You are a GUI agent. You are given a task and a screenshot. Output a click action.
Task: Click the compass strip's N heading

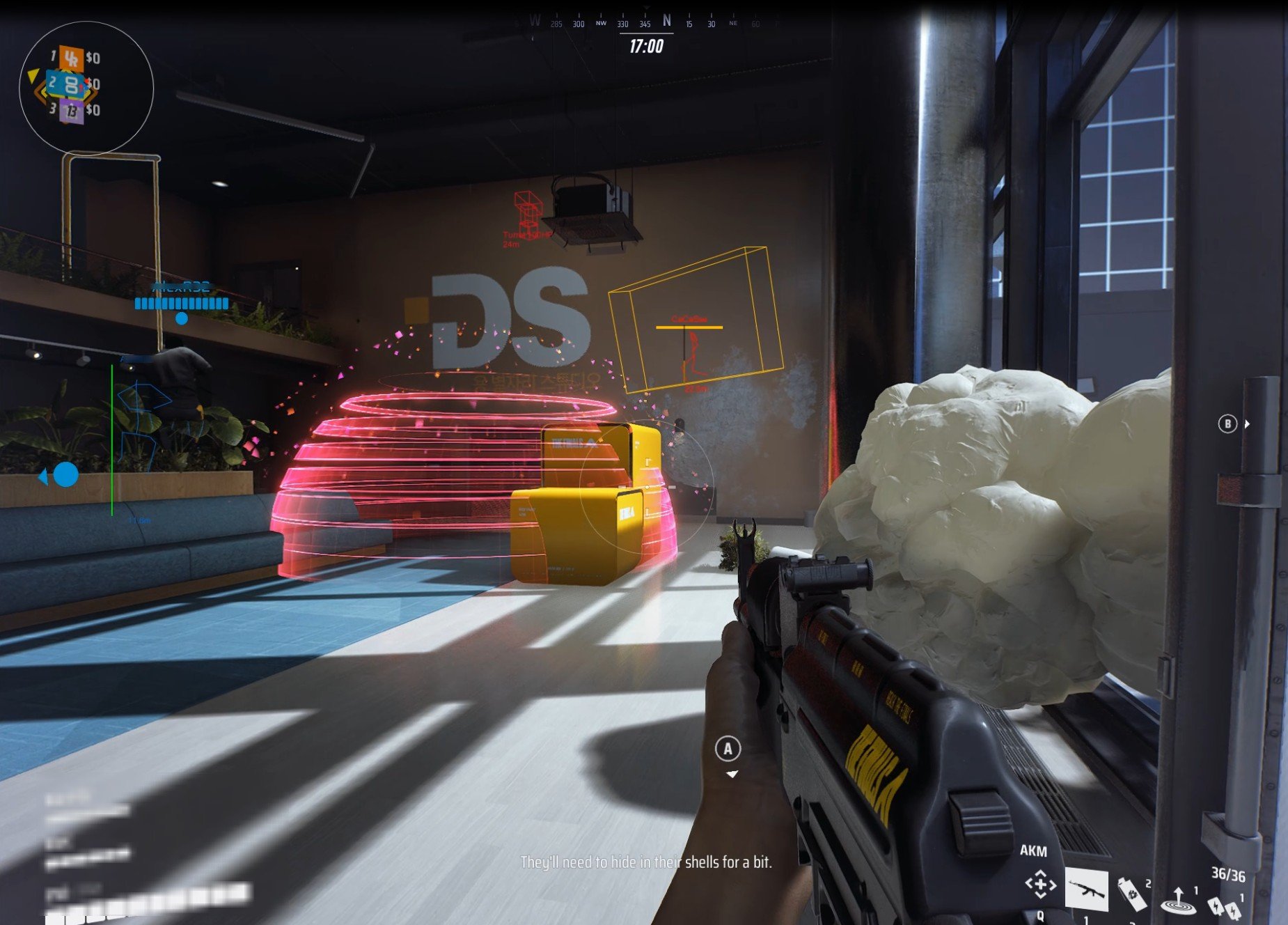click(x=667, y=21)
